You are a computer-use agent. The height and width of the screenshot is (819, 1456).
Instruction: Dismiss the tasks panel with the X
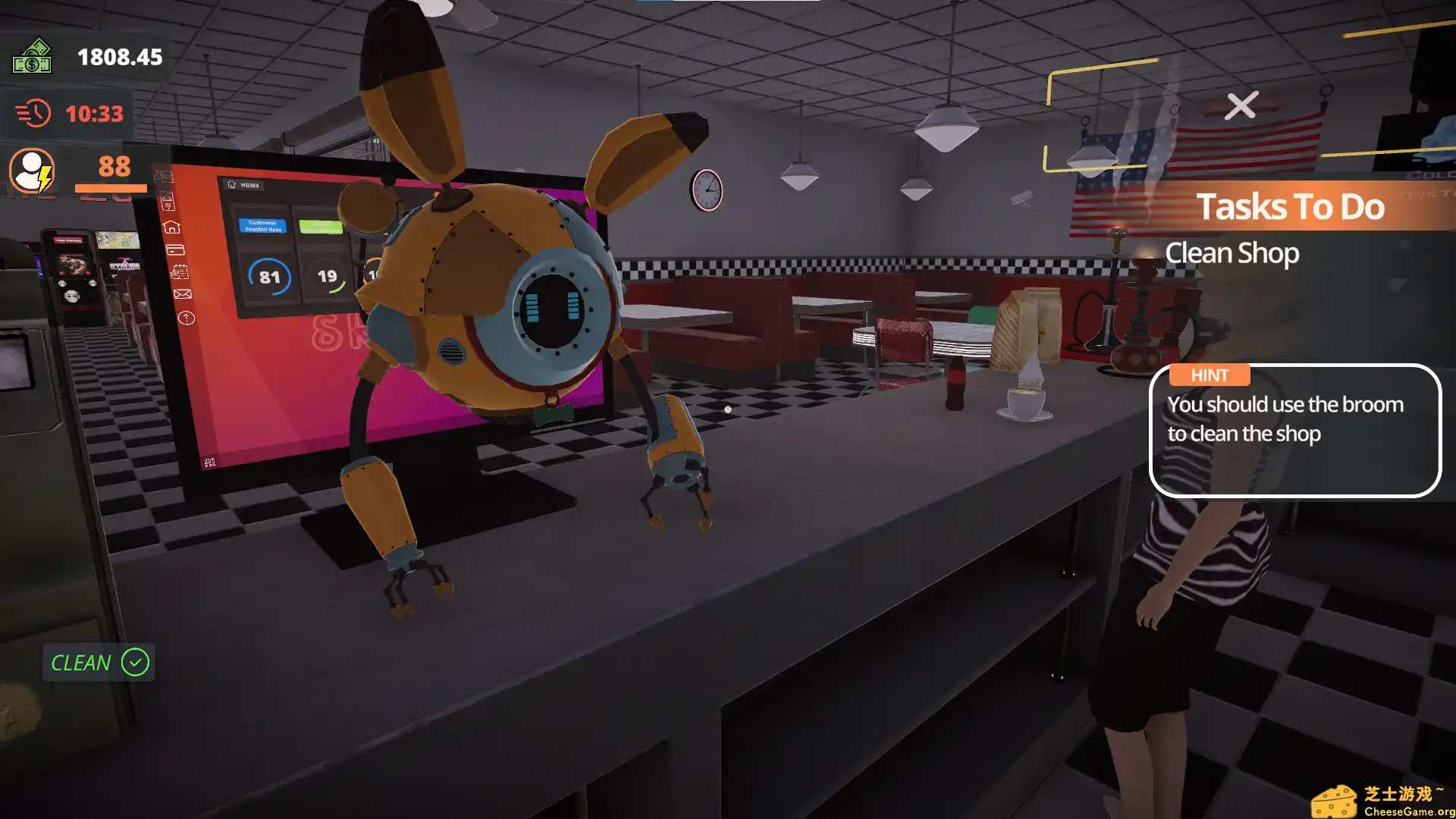click(x=1241, y=105)
